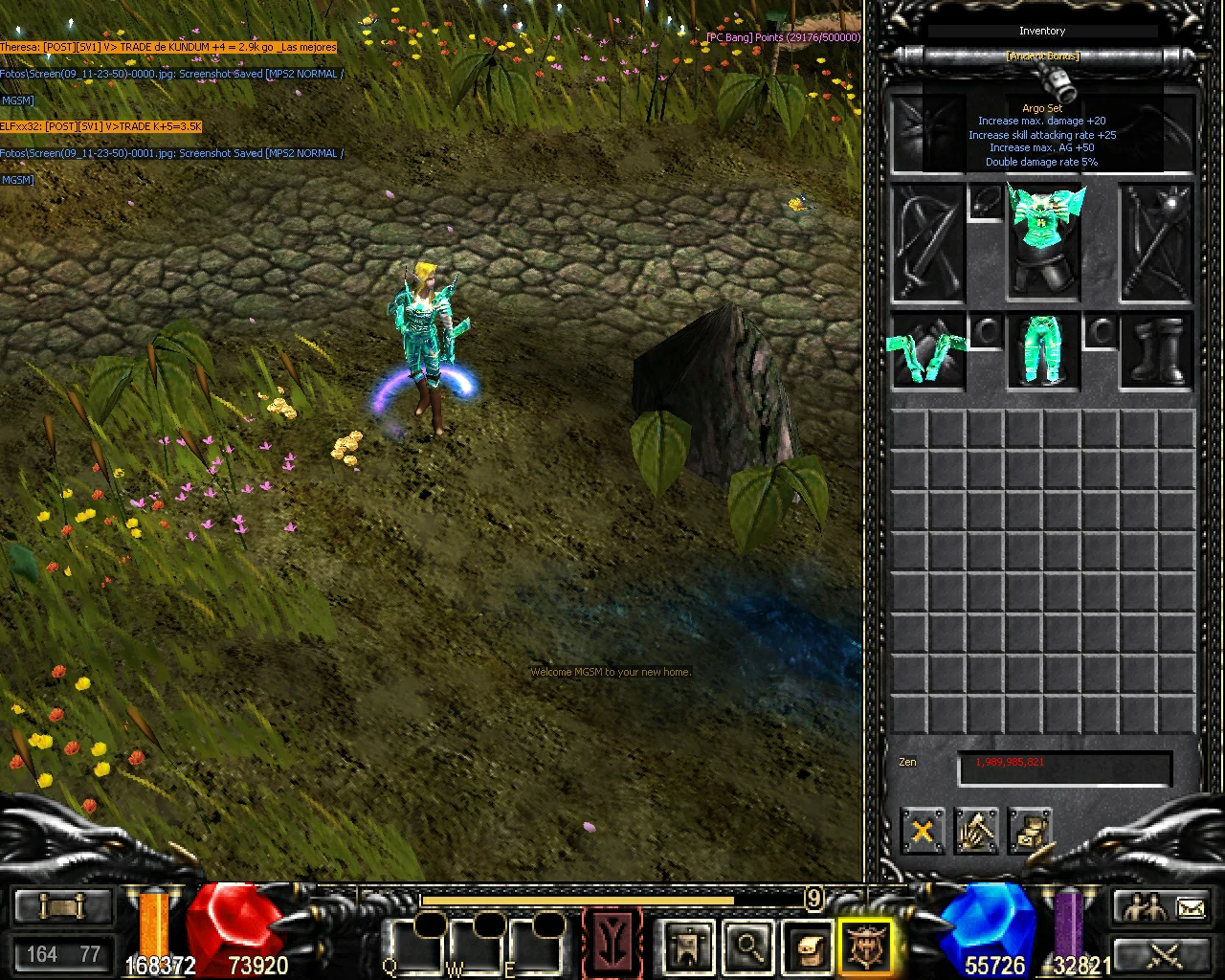Open the personal shop chest icon
Image resolution: width=1225 pixels, height=980 pixels.
[x=1033, y=832]
